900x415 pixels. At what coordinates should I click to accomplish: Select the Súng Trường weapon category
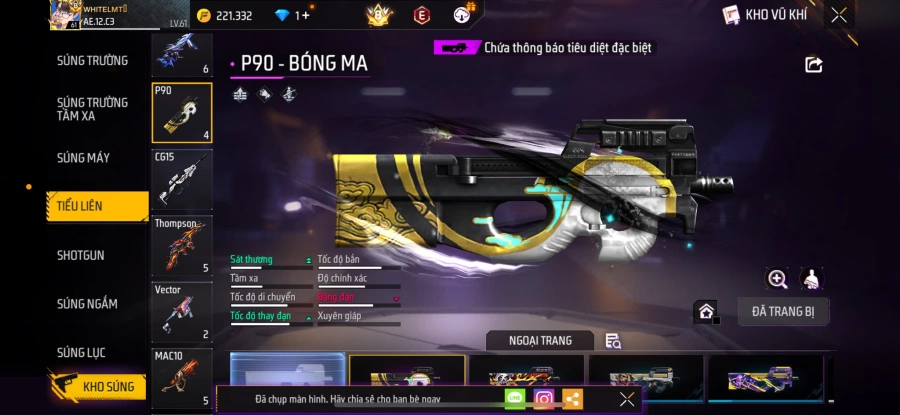pos(92,60)
